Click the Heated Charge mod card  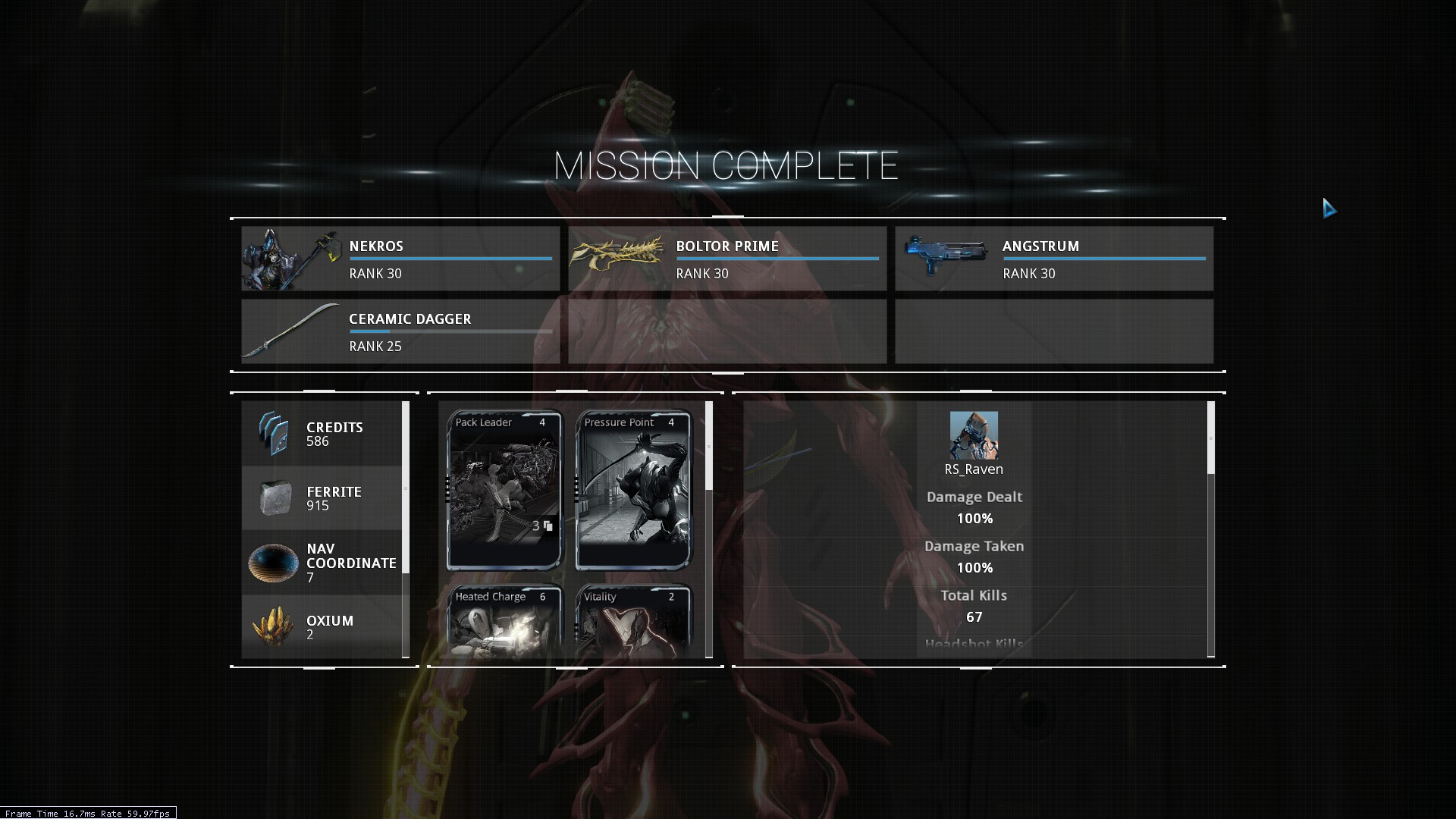504,620
